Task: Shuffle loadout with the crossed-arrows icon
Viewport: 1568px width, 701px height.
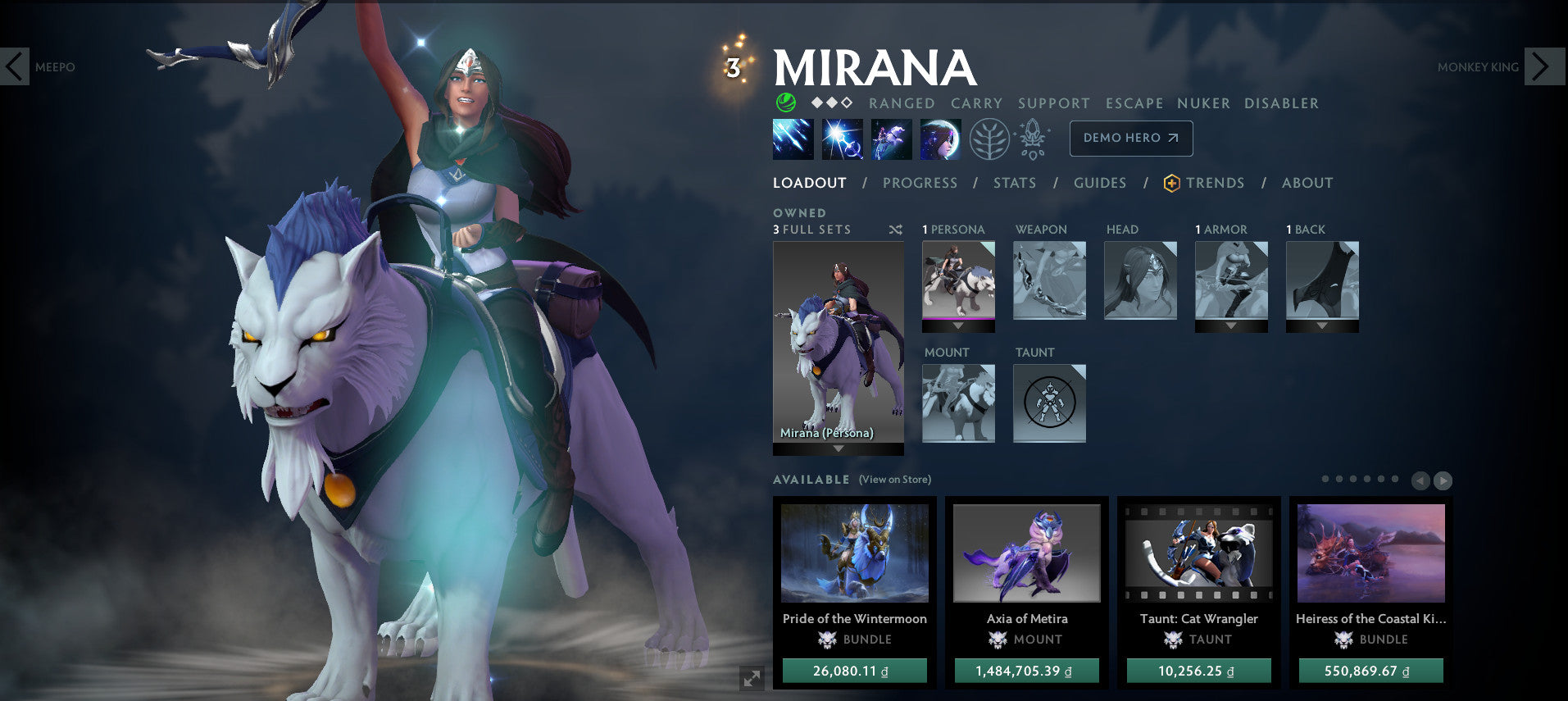Action: (895, 230)
